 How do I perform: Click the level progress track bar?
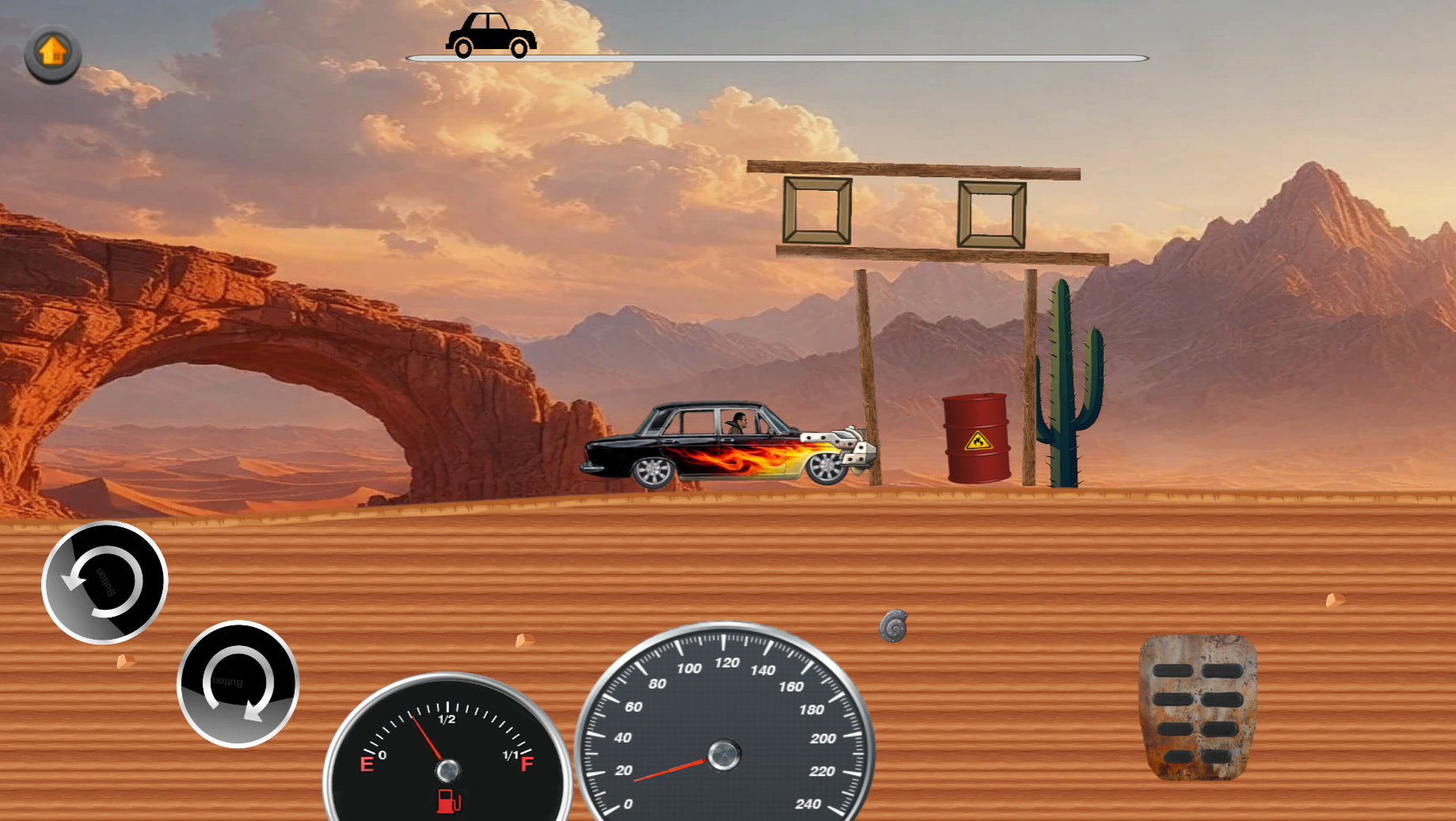coord(776,57)
